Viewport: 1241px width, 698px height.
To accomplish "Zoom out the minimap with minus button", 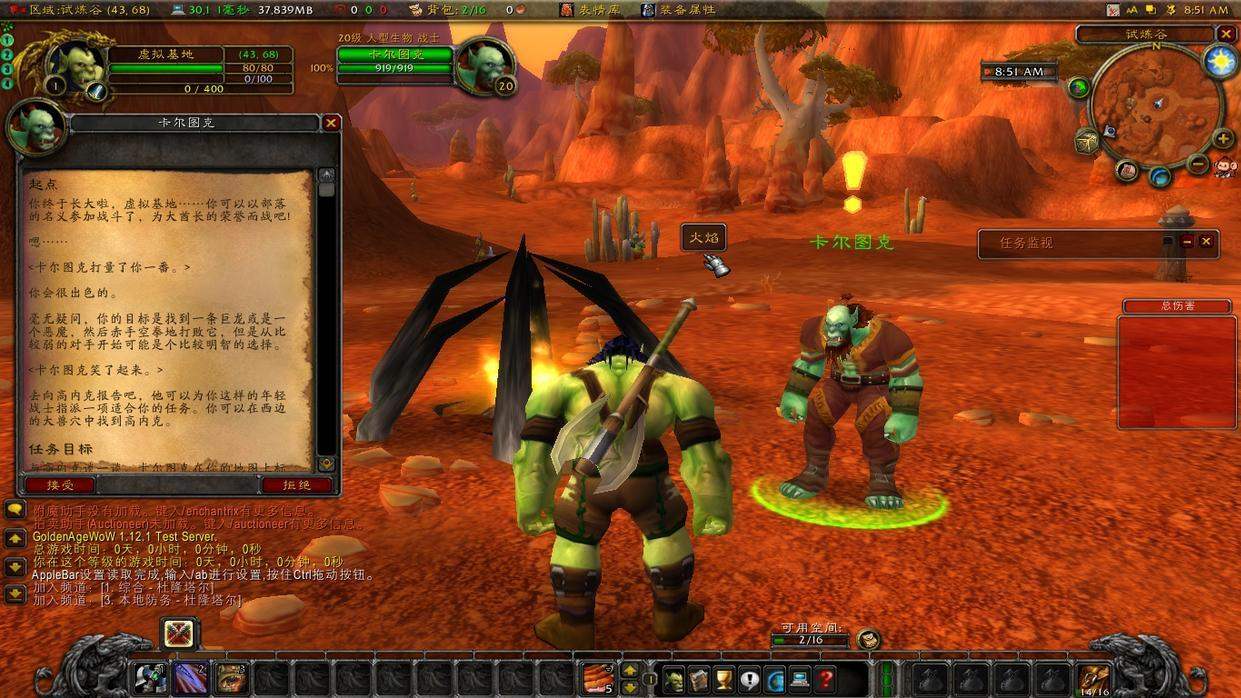I will click(1198, 163).
